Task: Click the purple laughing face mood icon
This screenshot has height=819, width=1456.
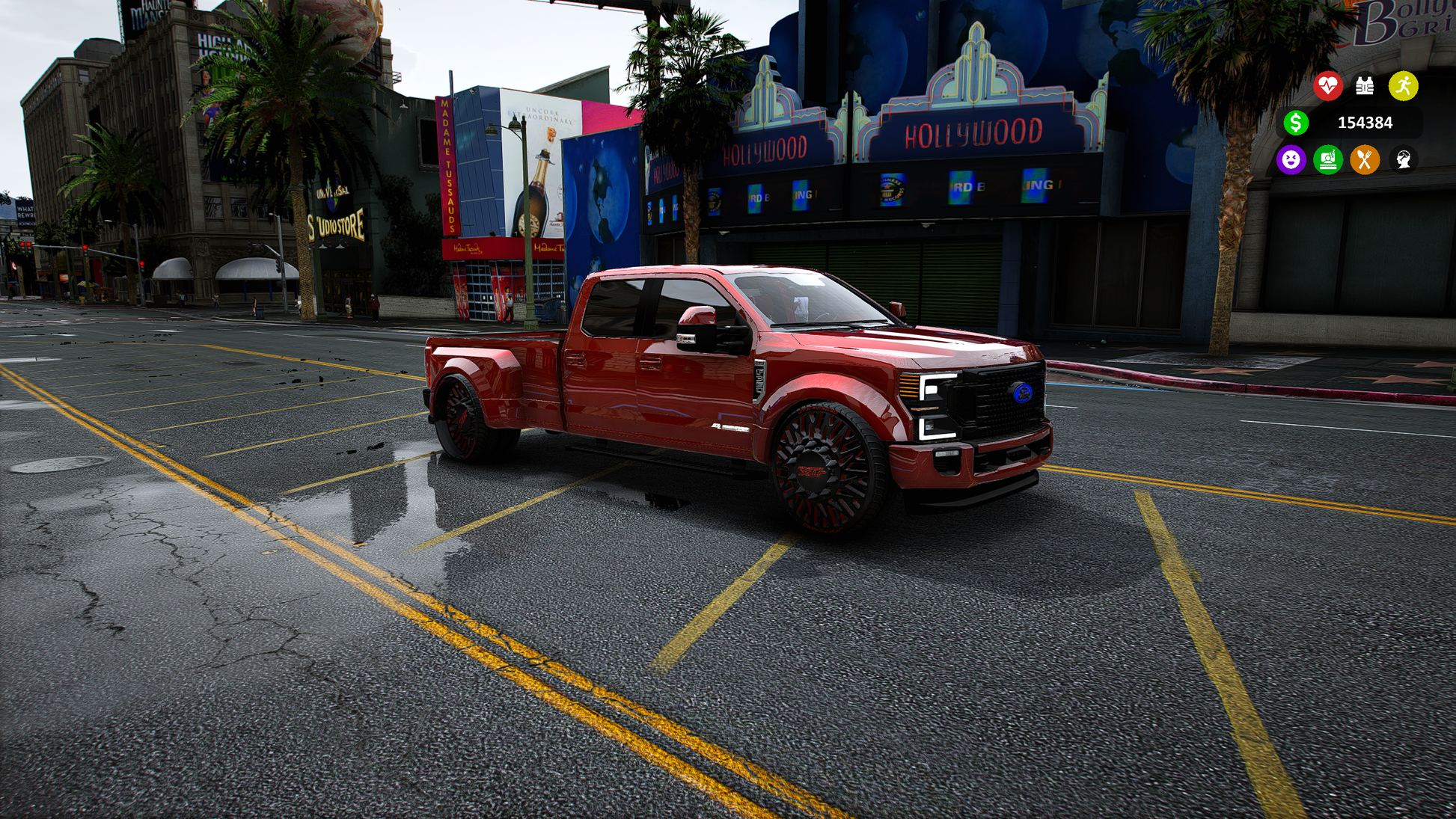Action: (x=1291, y=159)
